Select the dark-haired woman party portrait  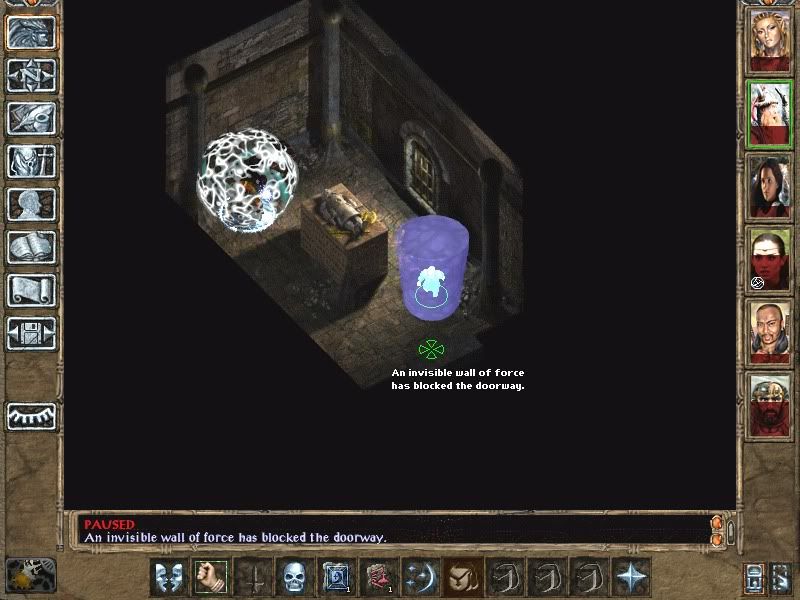pyautogui.click(x=770, y=186)
